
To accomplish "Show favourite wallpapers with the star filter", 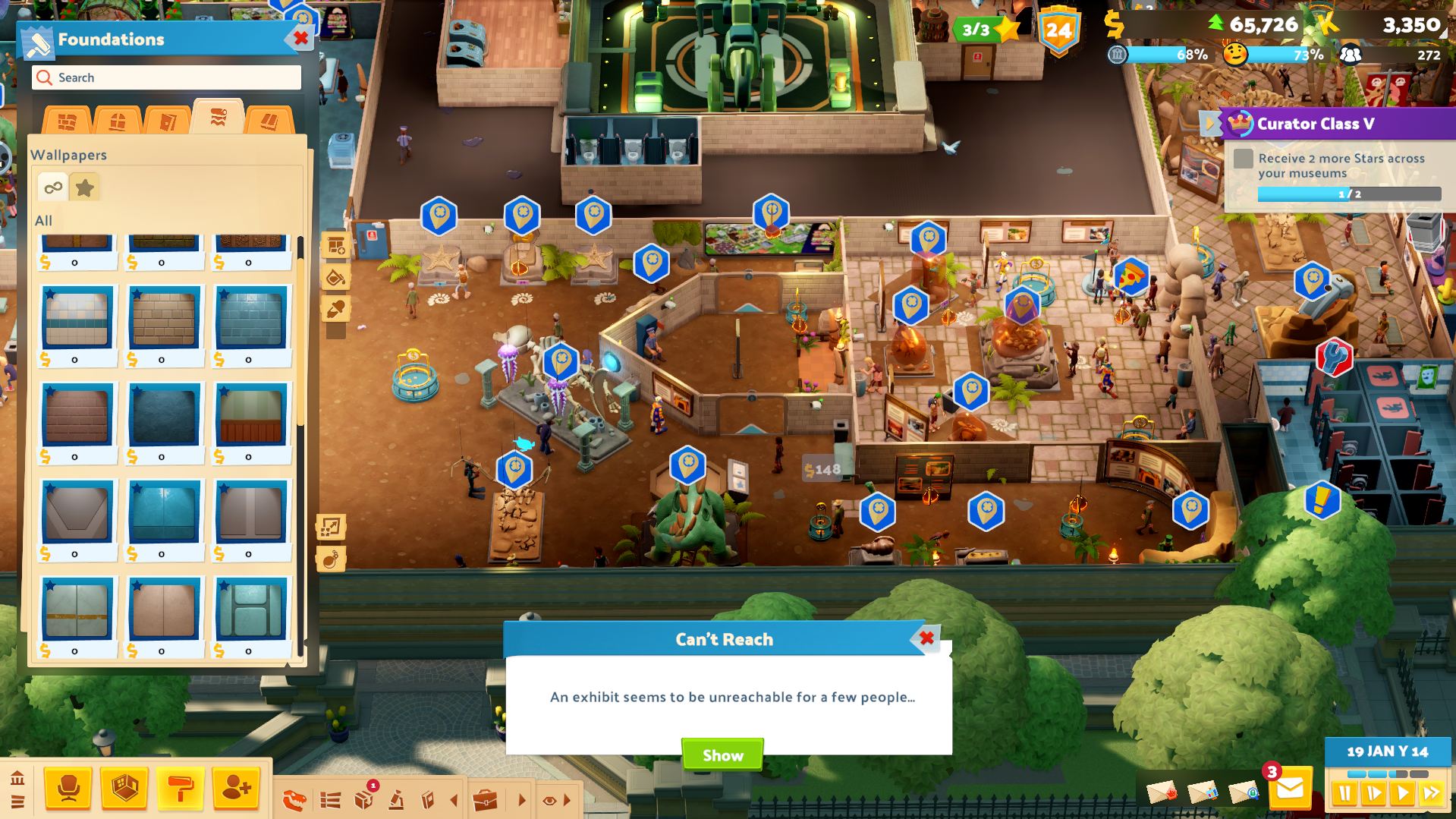I will pos(85,187).
